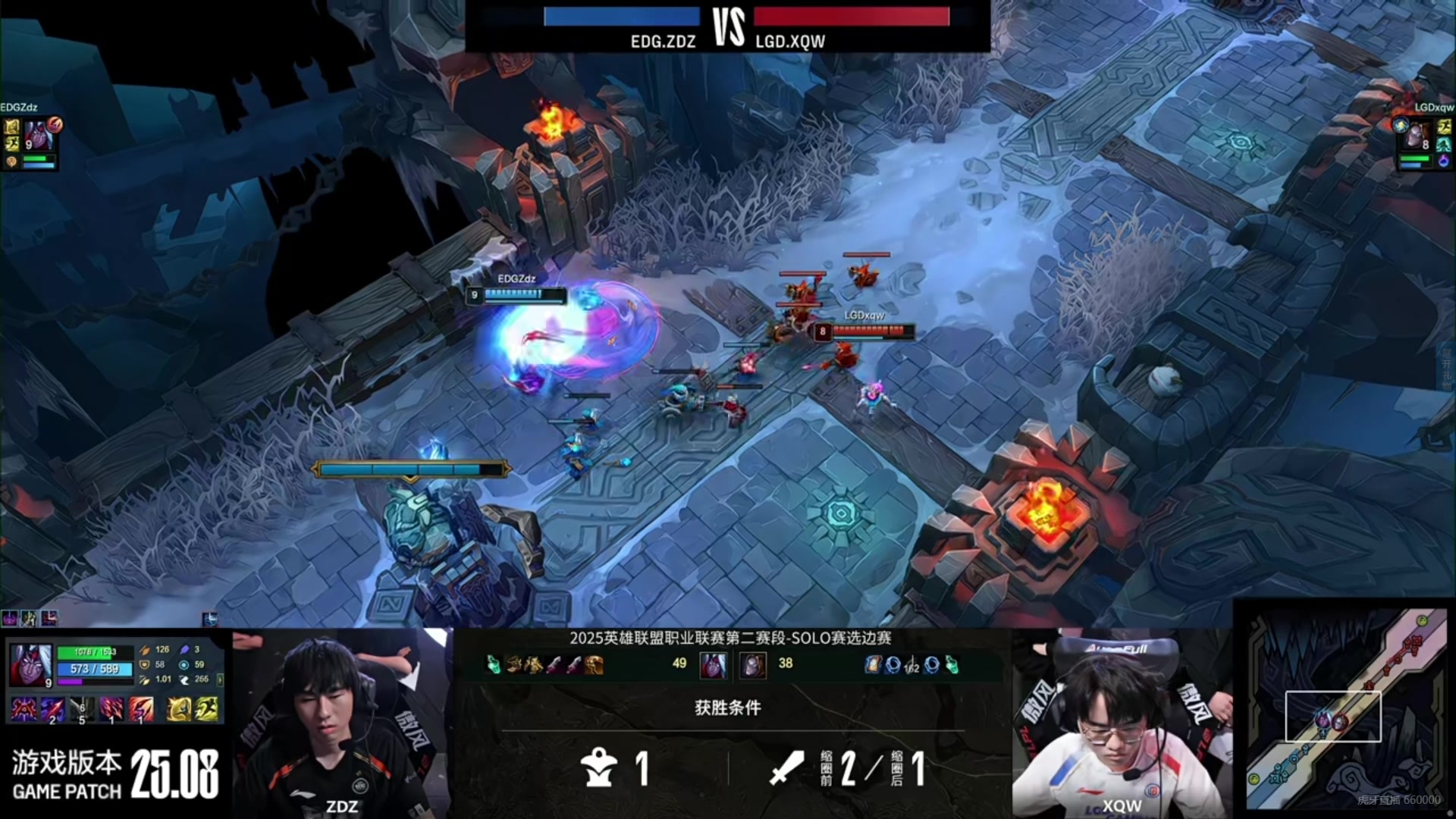This screenshot has height=819, width=1456.
Task: Activate Varus's Chain of Corruption ultimate
Action: (141, 709)
